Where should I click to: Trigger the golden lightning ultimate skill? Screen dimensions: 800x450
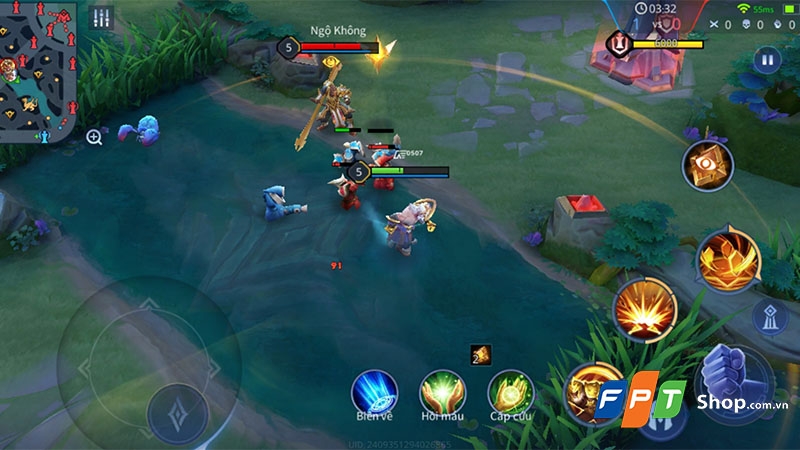point(729,260)
